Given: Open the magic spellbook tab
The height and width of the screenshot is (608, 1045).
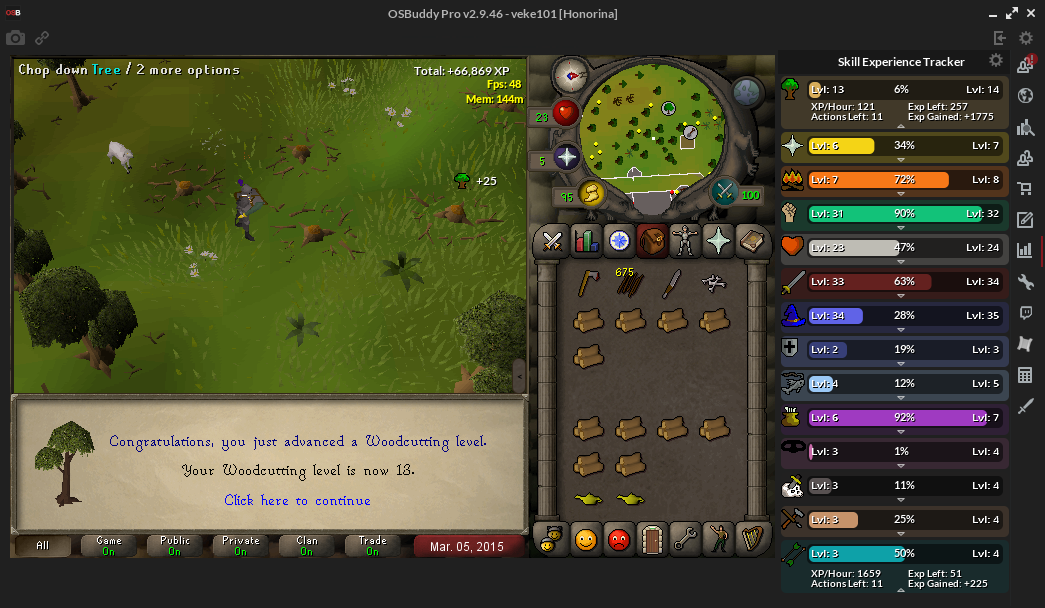Looking at the screenshot, I should click(x=751, y=241).
